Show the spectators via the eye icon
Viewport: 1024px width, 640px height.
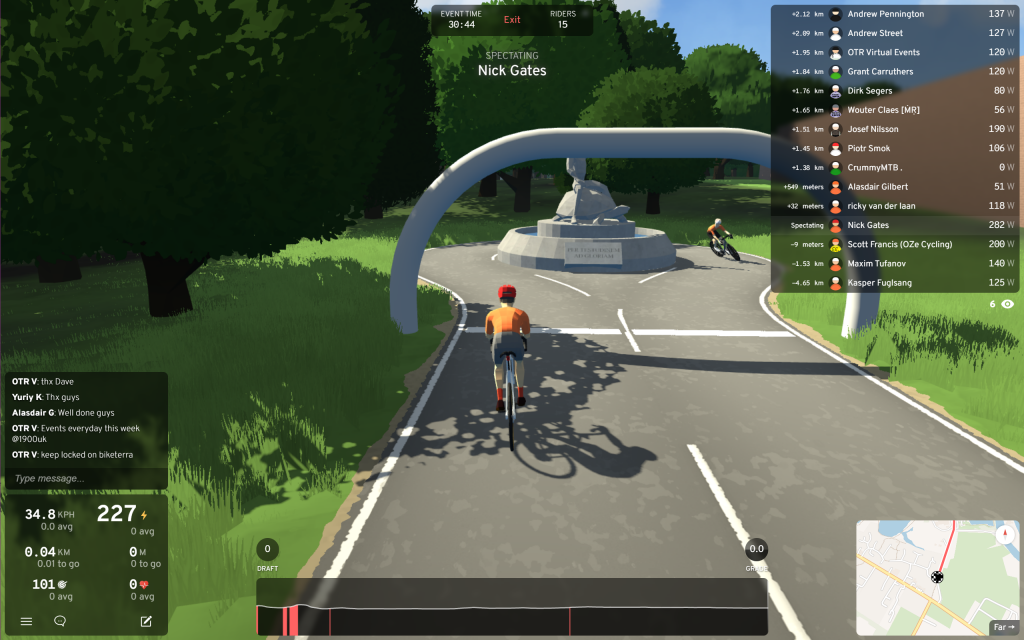pyautogui.click(x=1007, y=303)
